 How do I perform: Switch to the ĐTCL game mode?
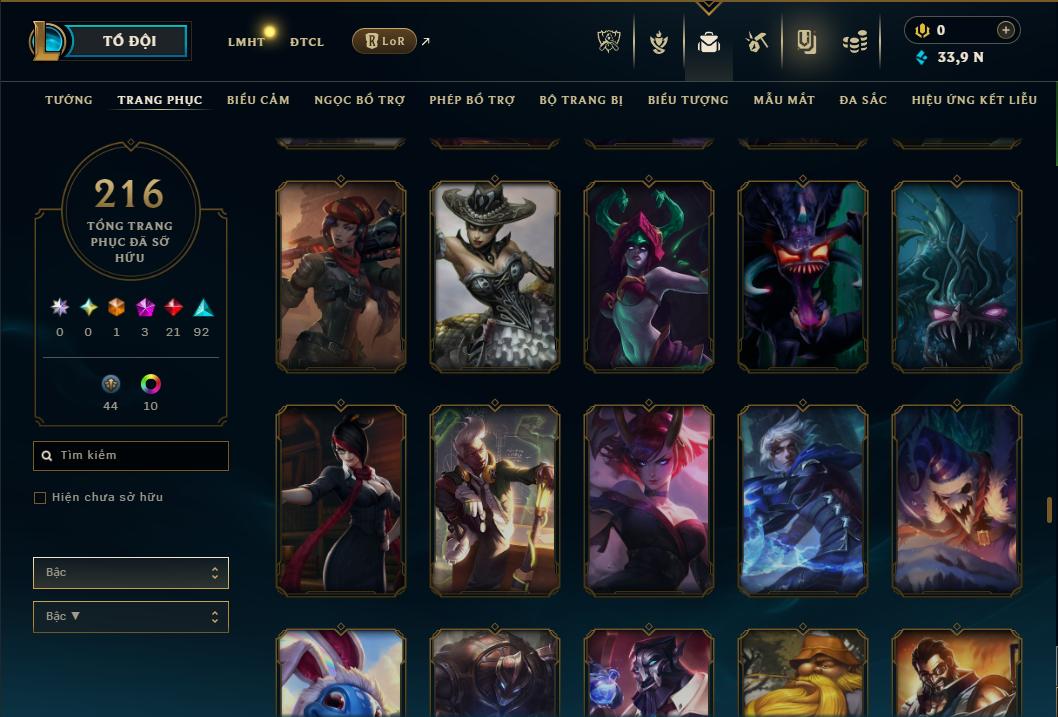[306, 42]
